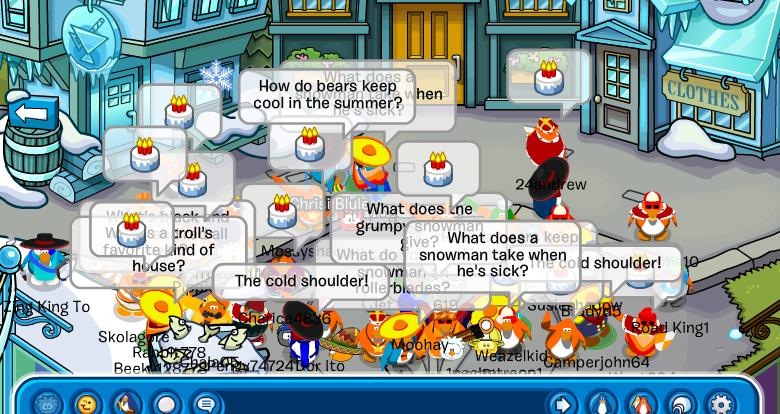
Task: Go to your igloo
Action: [680, 403]
